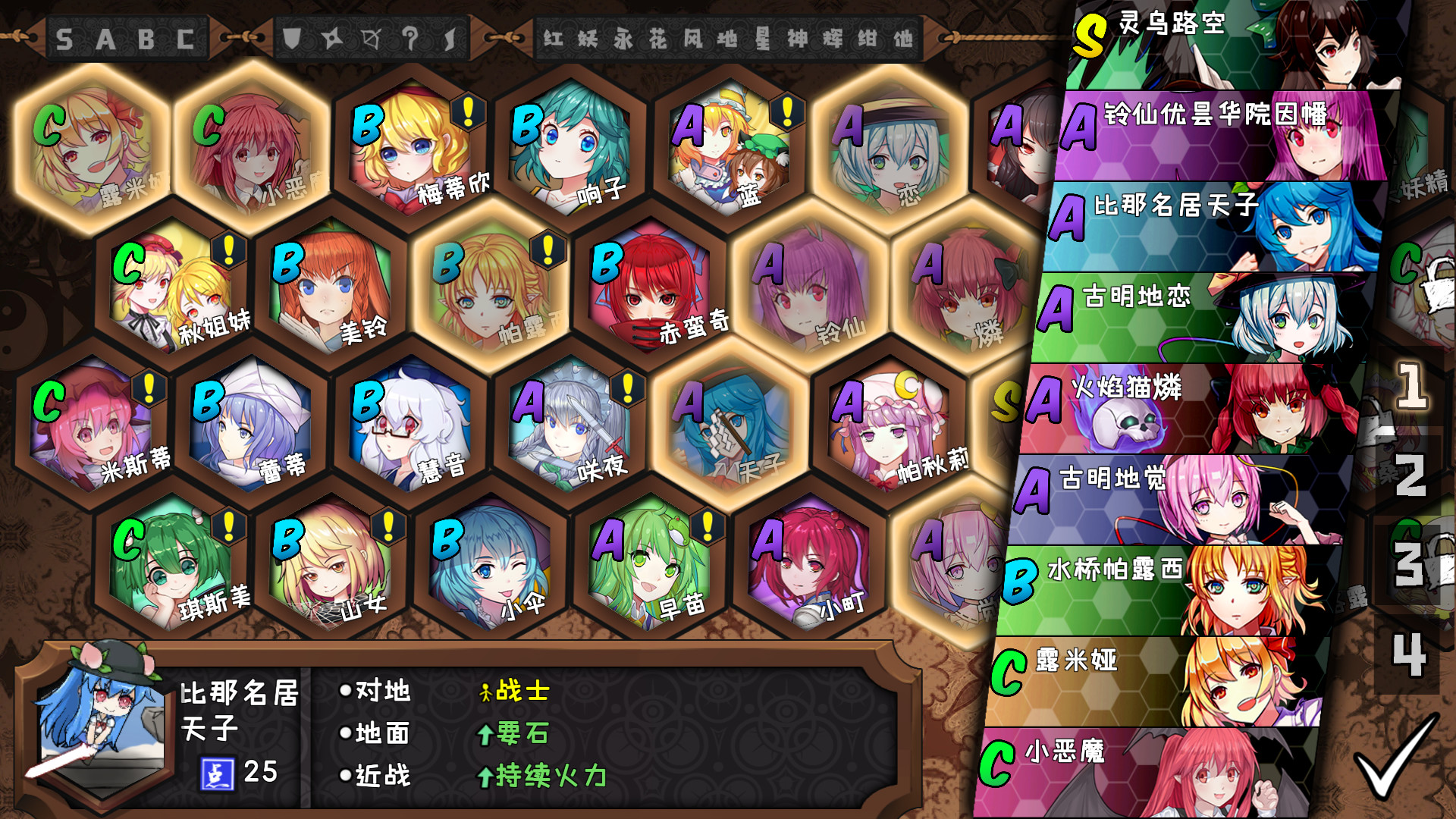Select the bow class filter icon
The height and width of the screenshot is (819, 1456).
(371, 36)
